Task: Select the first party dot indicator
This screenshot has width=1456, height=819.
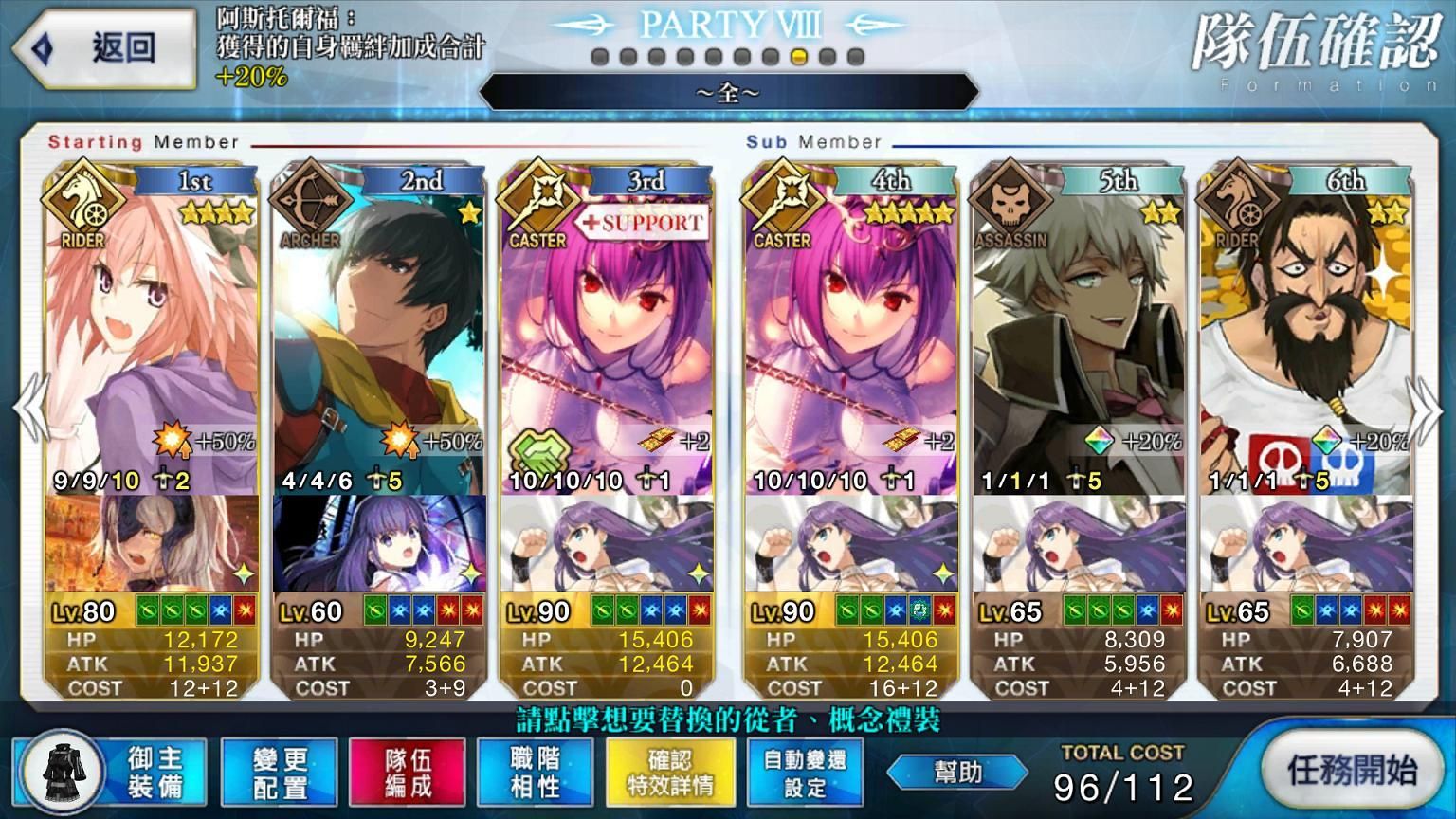Action: click(599, 57)
